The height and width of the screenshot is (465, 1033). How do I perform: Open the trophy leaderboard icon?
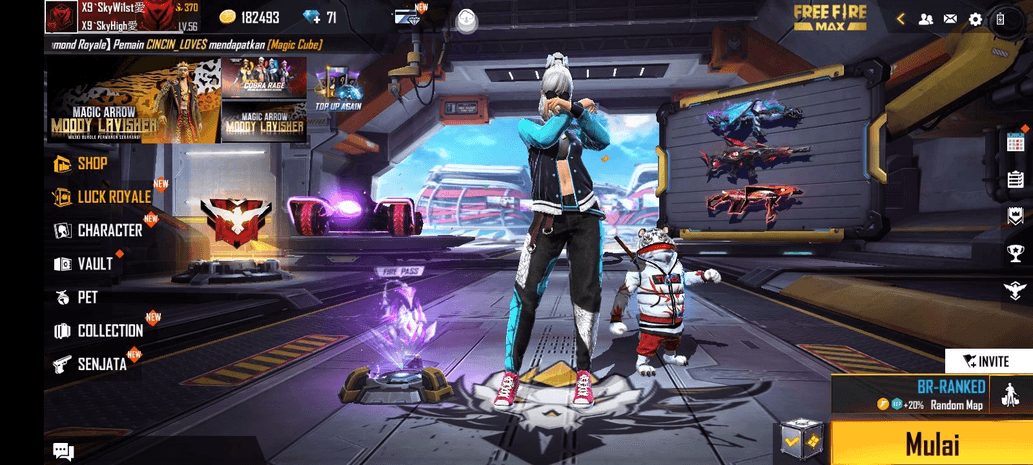[x=1015, y=253]
